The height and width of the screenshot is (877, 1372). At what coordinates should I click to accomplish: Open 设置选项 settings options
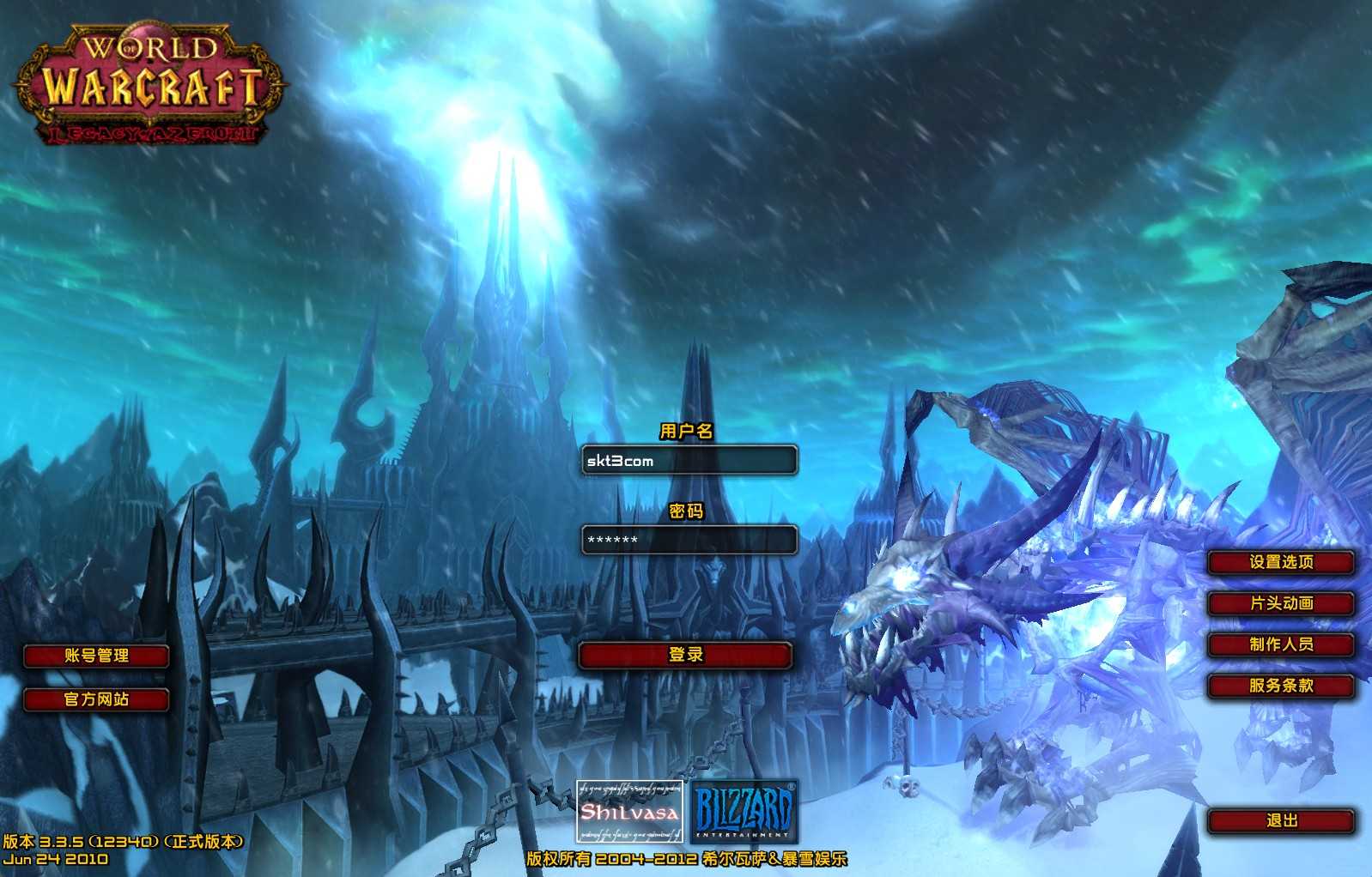pyautogui.click(x=1281, y=563)
